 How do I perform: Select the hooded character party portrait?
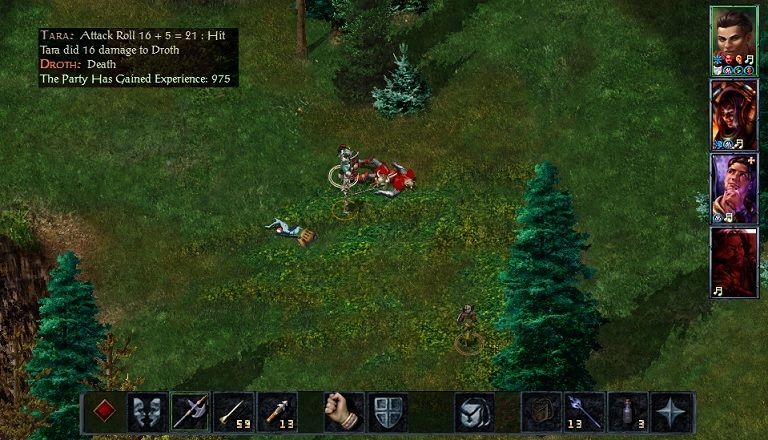[733, 114]
